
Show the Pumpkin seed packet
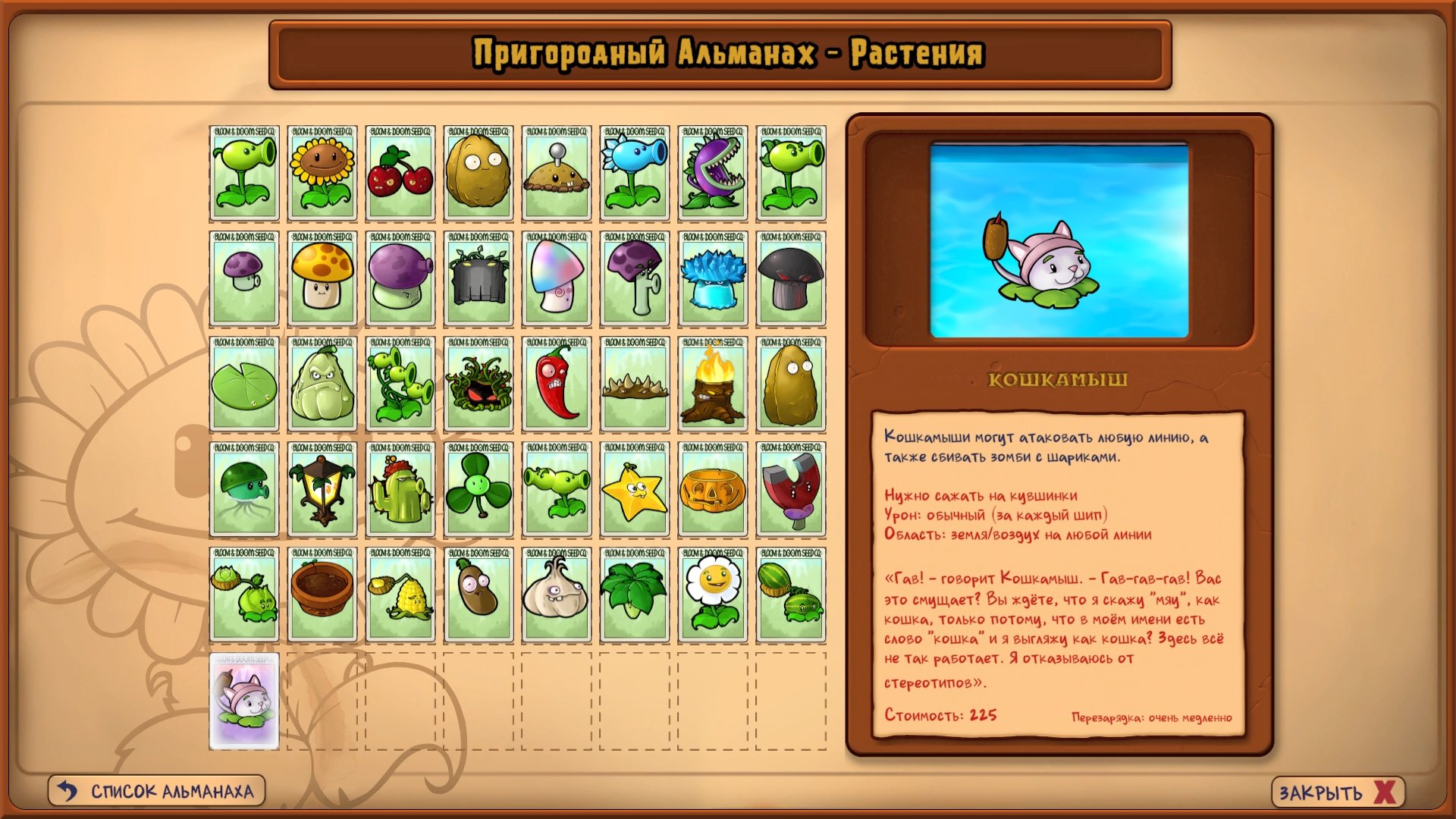point(713,490)
